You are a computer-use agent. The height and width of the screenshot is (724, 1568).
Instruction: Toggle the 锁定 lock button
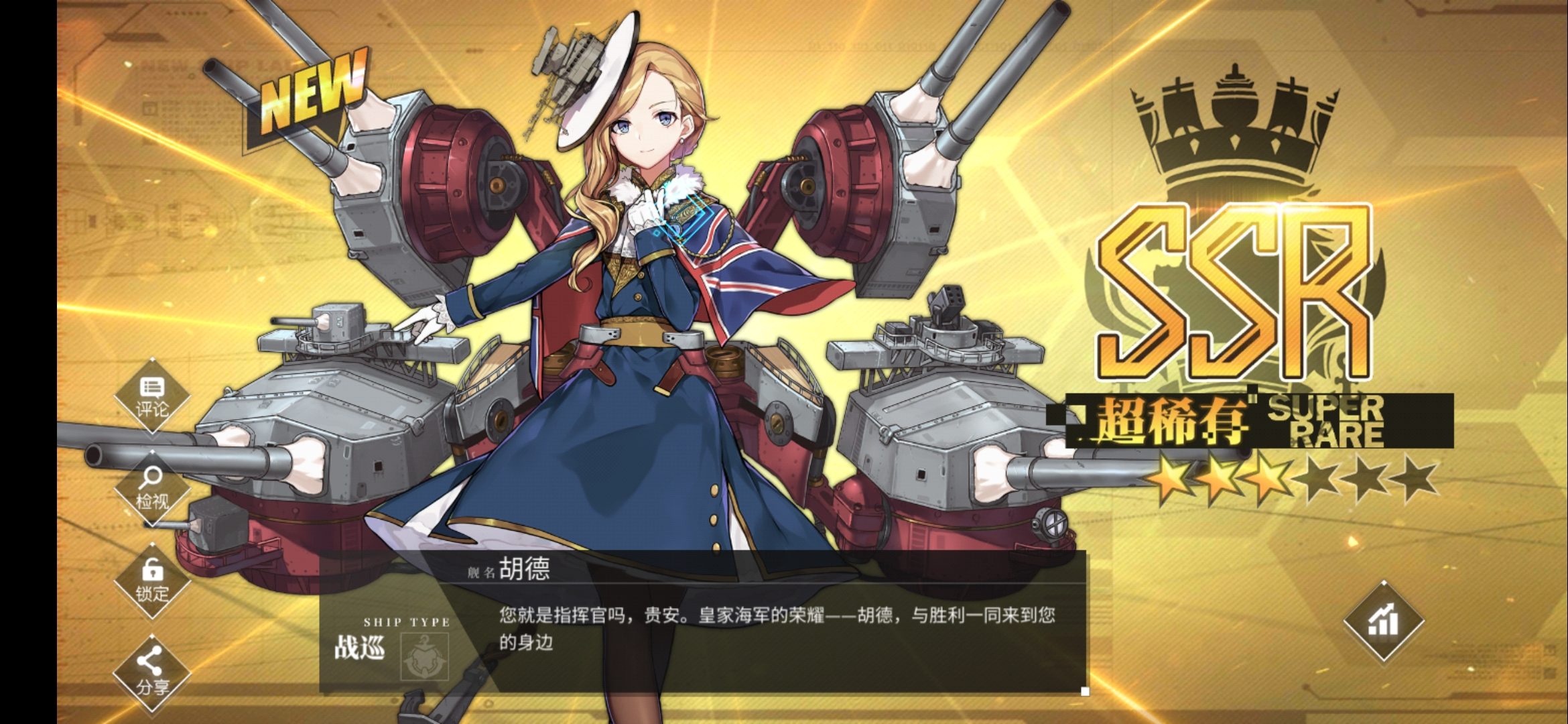pyautogui.click(x=152, y=581)
